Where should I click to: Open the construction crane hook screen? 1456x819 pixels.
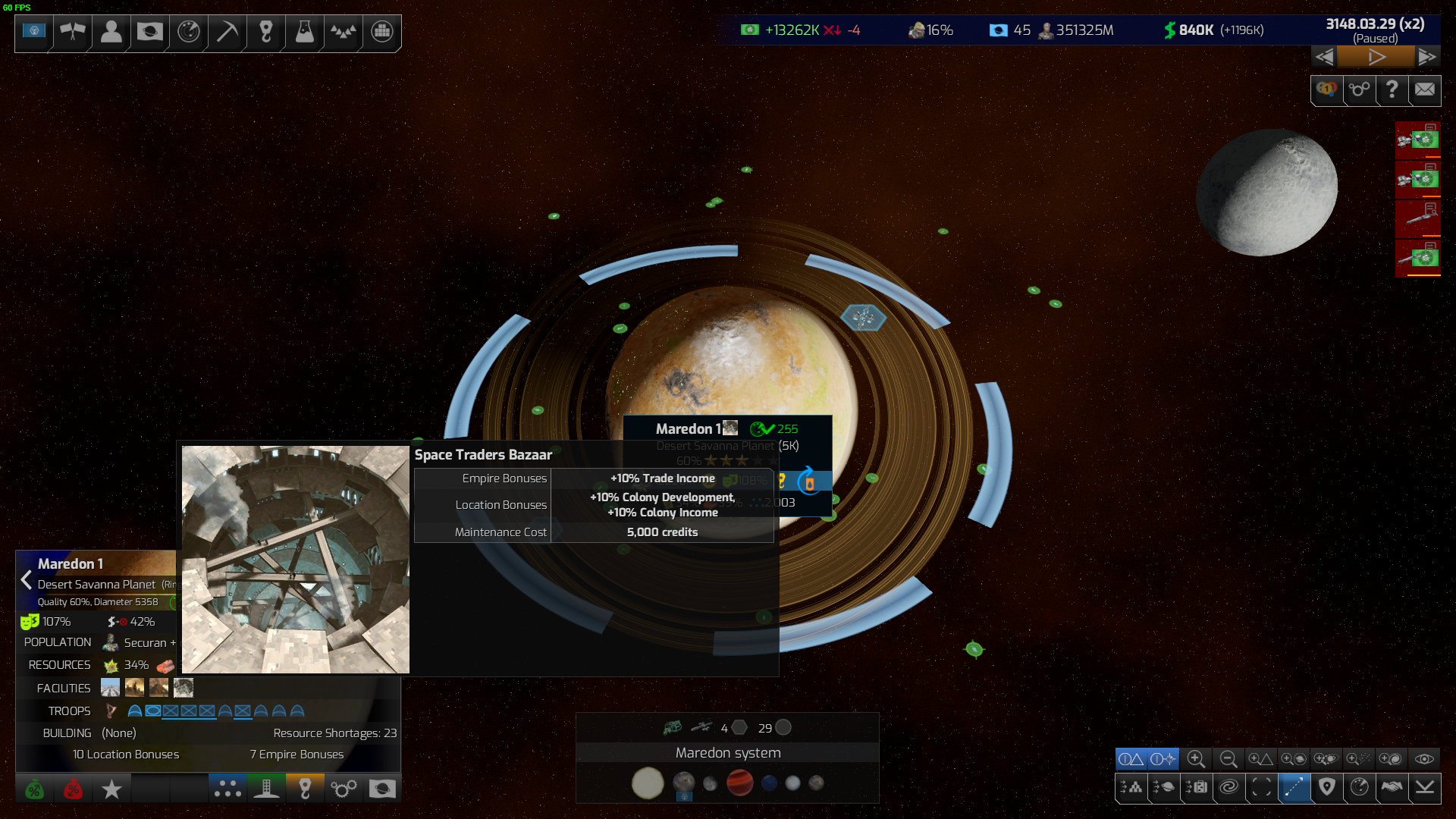pos(265,32)
